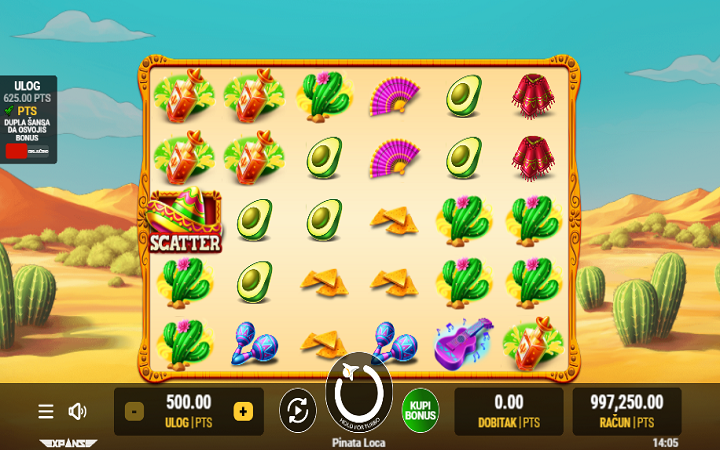720x450 pixels.
Task: Spin the reels with the big spin button
Action: [x=359, y=395]
